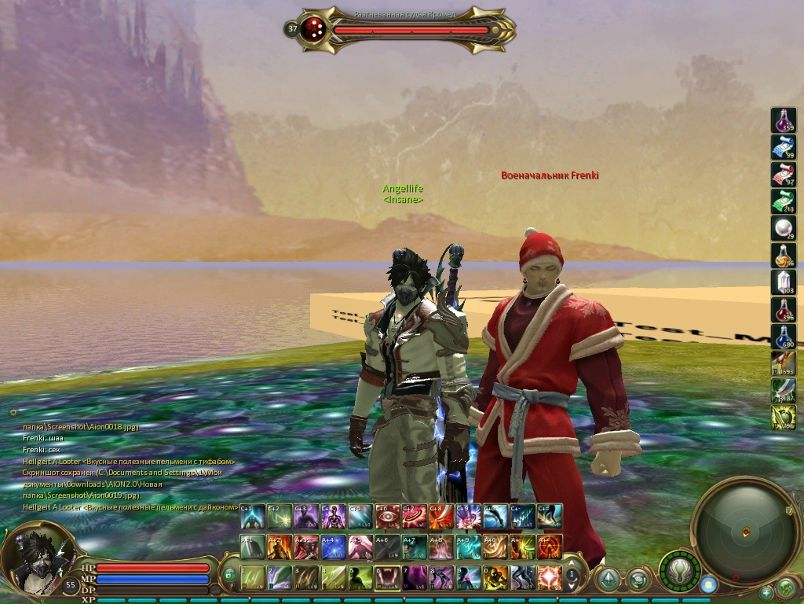Click the green crystal menu button
Viewport: 804px width, 604px height.
coord(609,579)
